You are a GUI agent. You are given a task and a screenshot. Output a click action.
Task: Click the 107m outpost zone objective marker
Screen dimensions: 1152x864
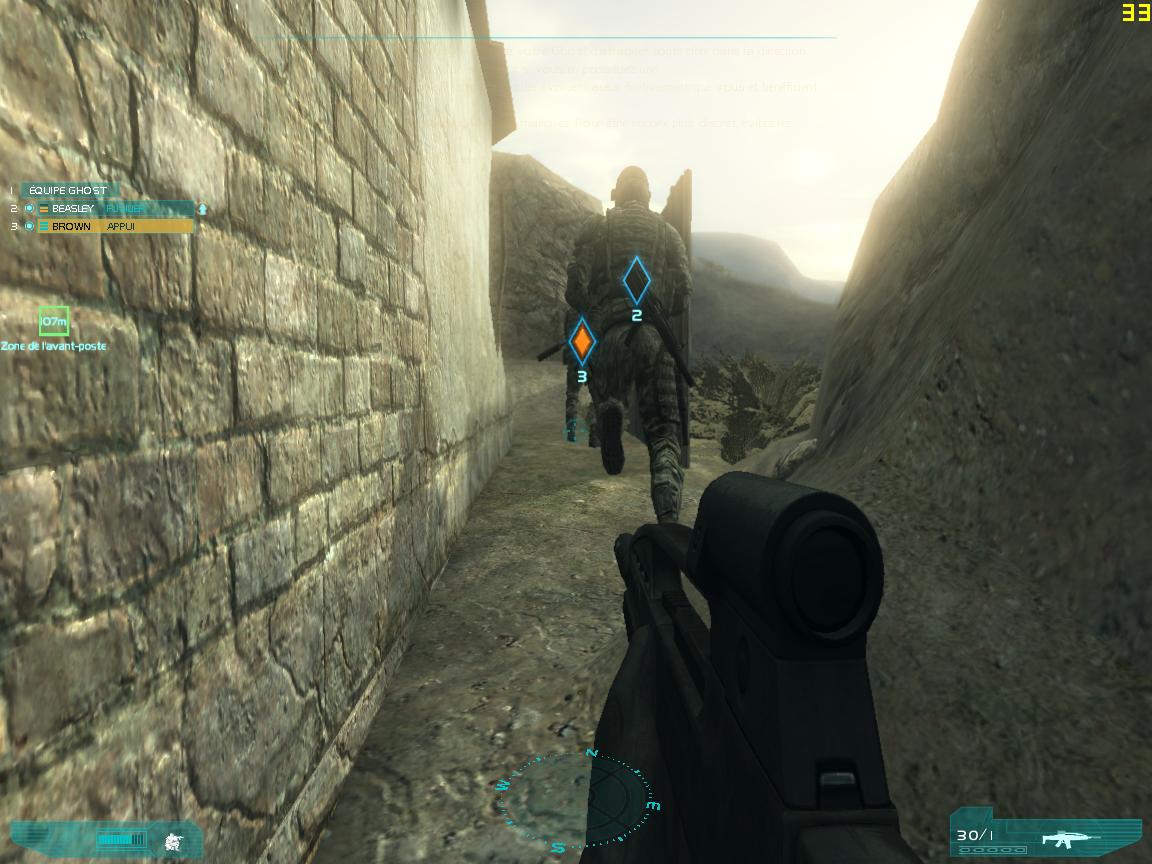[54, 321]
